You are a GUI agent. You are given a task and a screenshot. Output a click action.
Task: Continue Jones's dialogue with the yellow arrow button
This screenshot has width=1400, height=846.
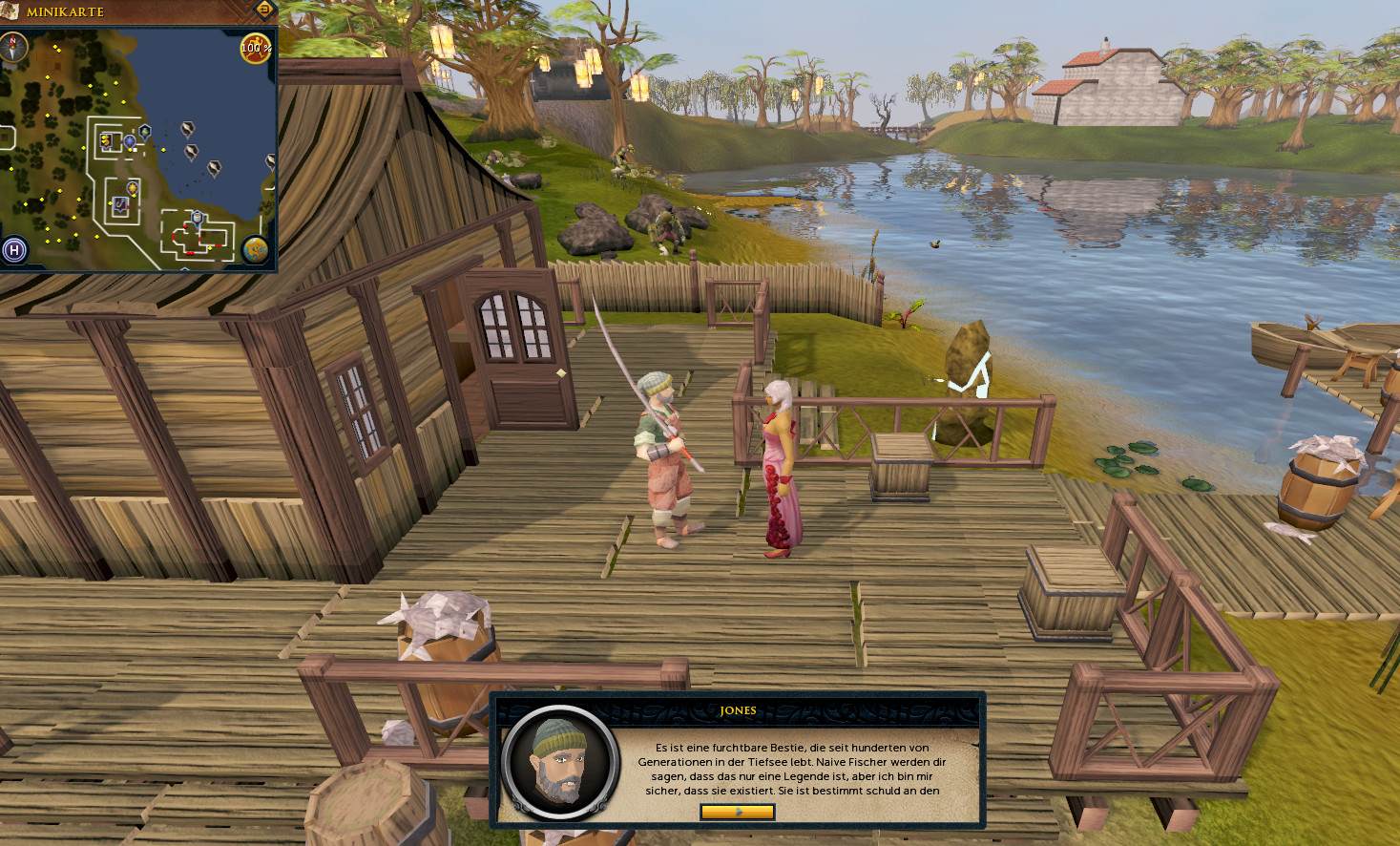[x=737, y=812]
